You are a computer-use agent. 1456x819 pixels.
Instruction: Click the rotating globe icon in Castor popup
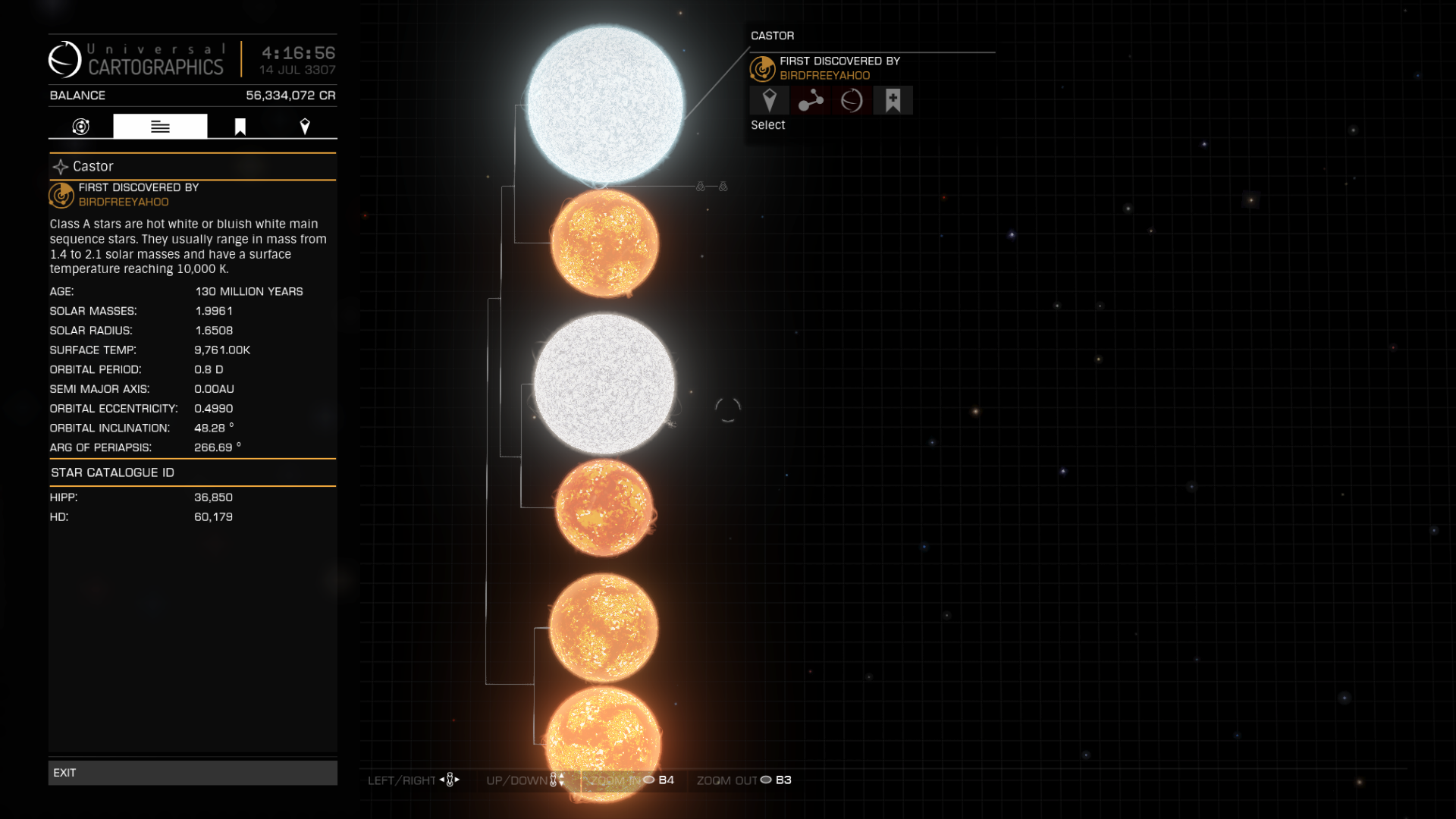(x=852, y=100)
